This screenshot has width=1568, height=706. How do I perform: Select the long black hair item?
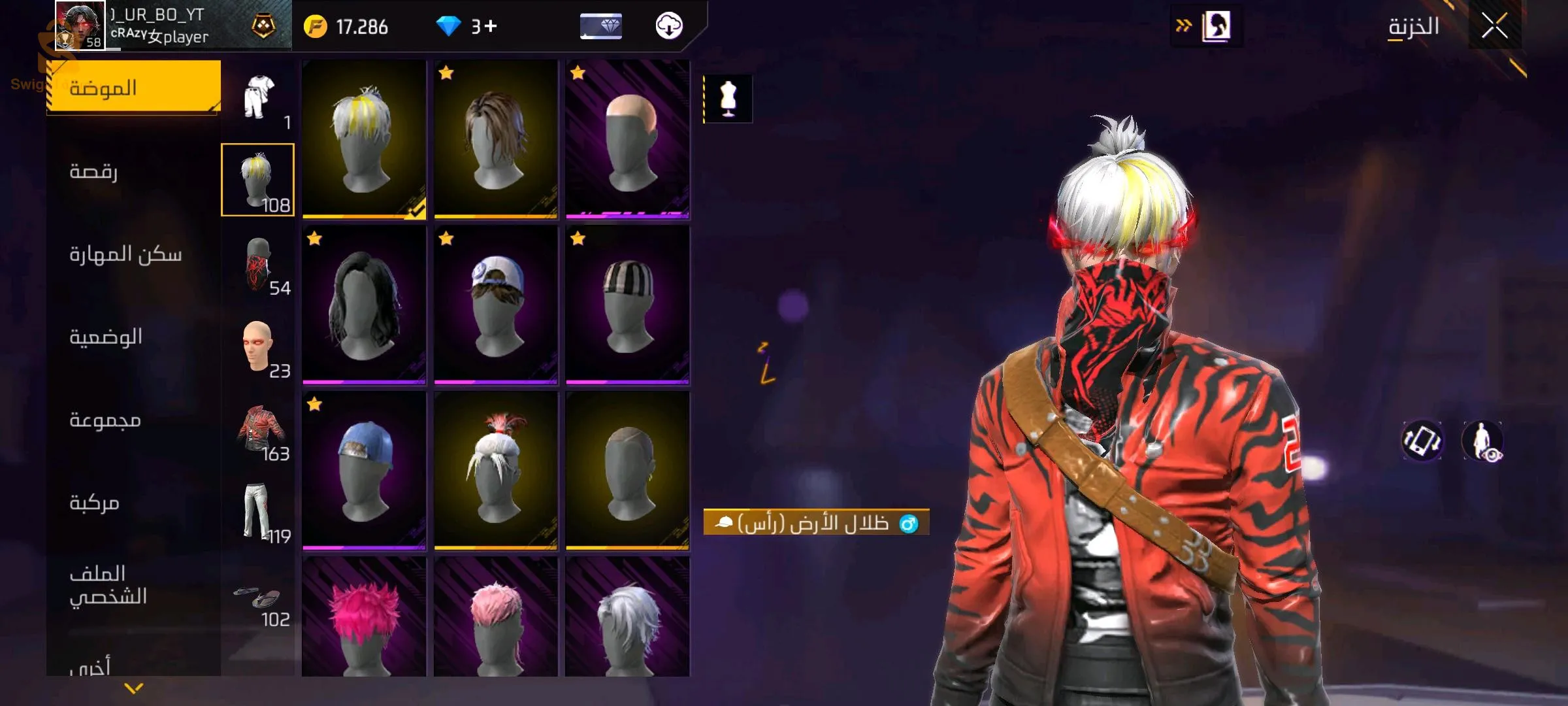[364, 305]
